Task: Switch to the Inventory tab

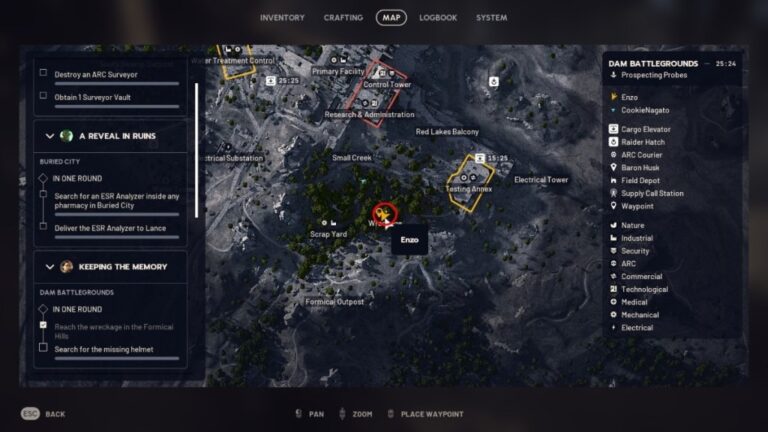Action: [282, 18]
